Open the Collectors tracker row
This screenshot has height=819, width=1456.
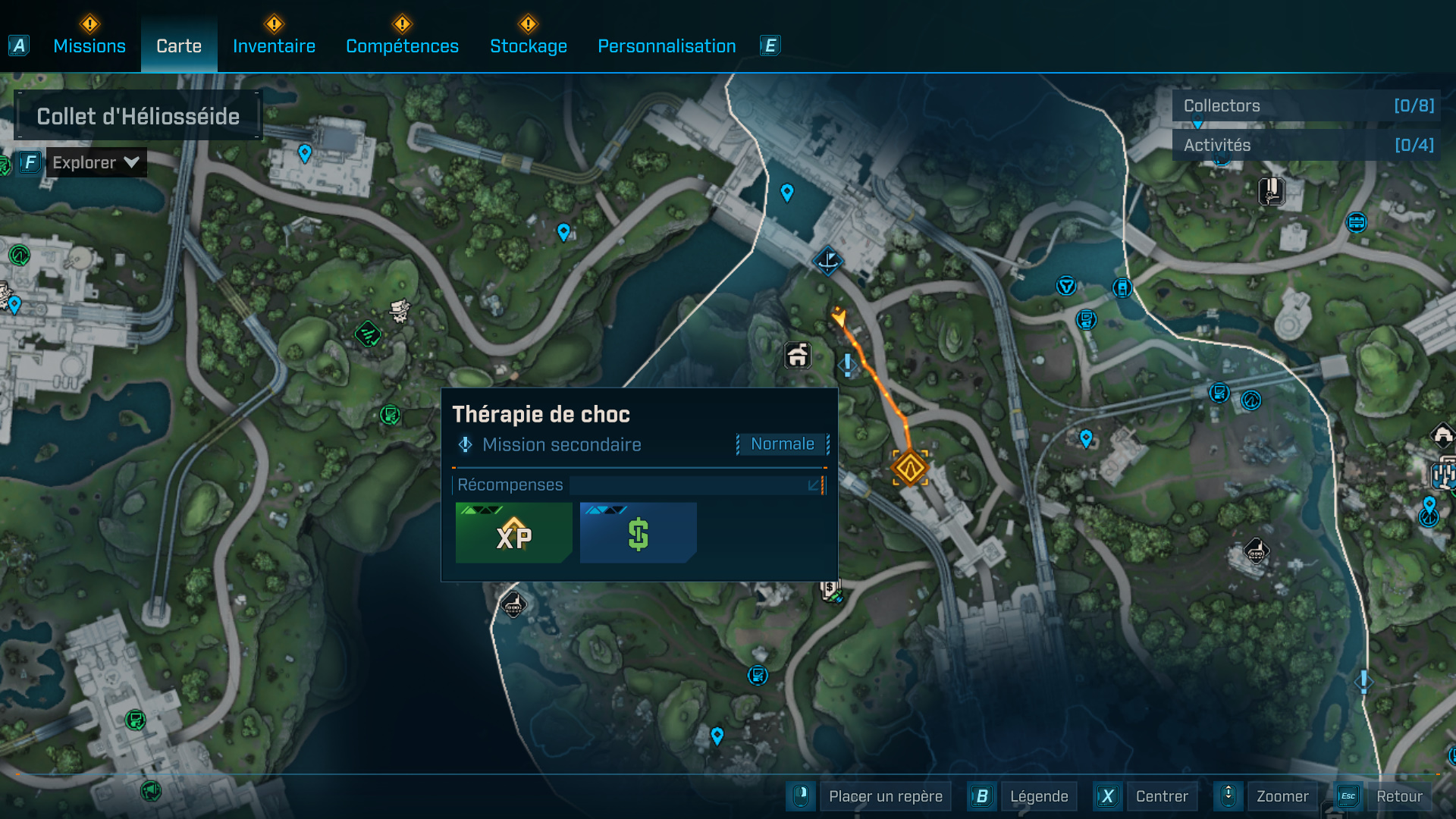(x=1307, y=106)
